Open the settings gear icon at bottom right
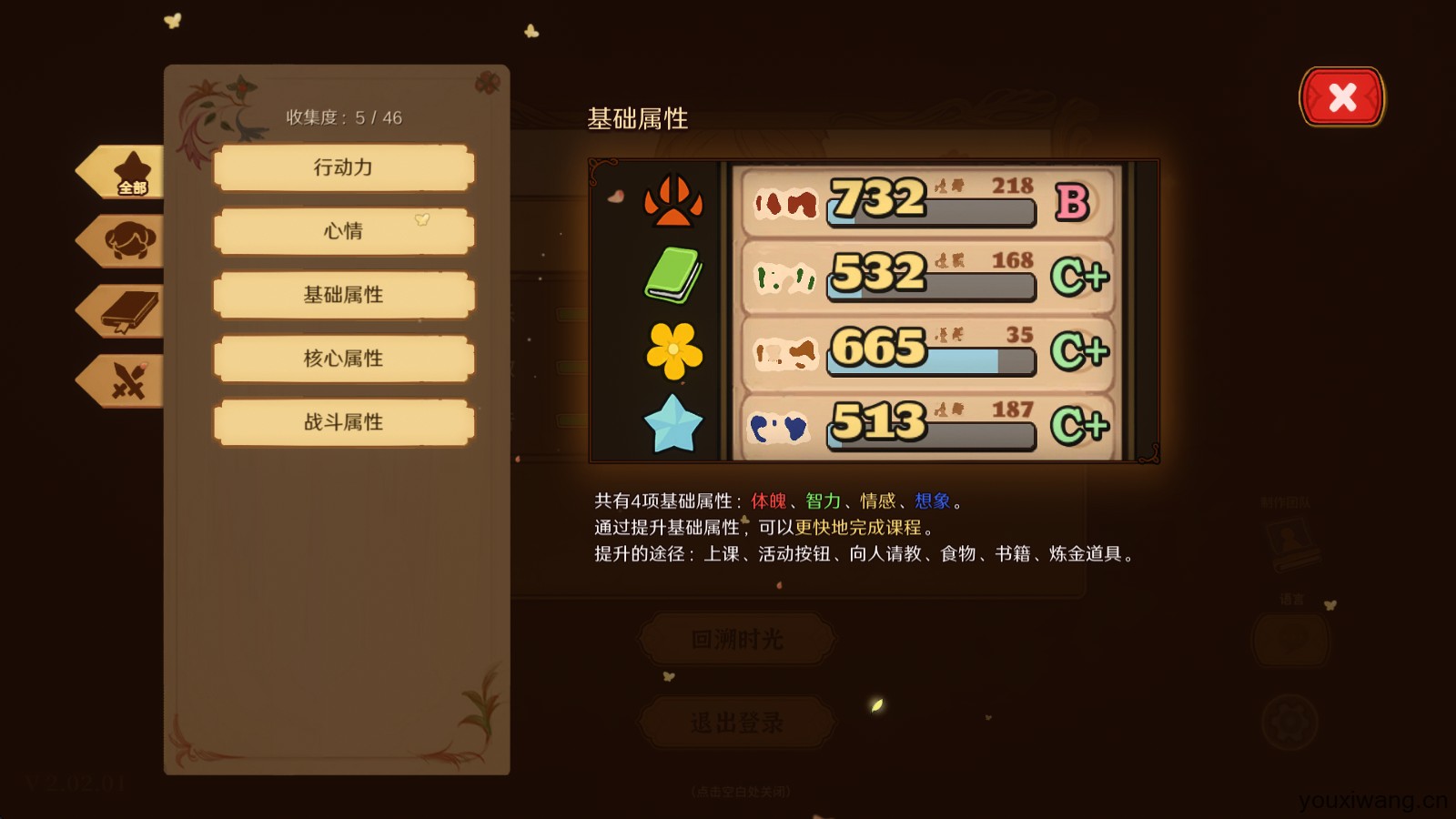1456x819 pixels. click(1289, 721)
